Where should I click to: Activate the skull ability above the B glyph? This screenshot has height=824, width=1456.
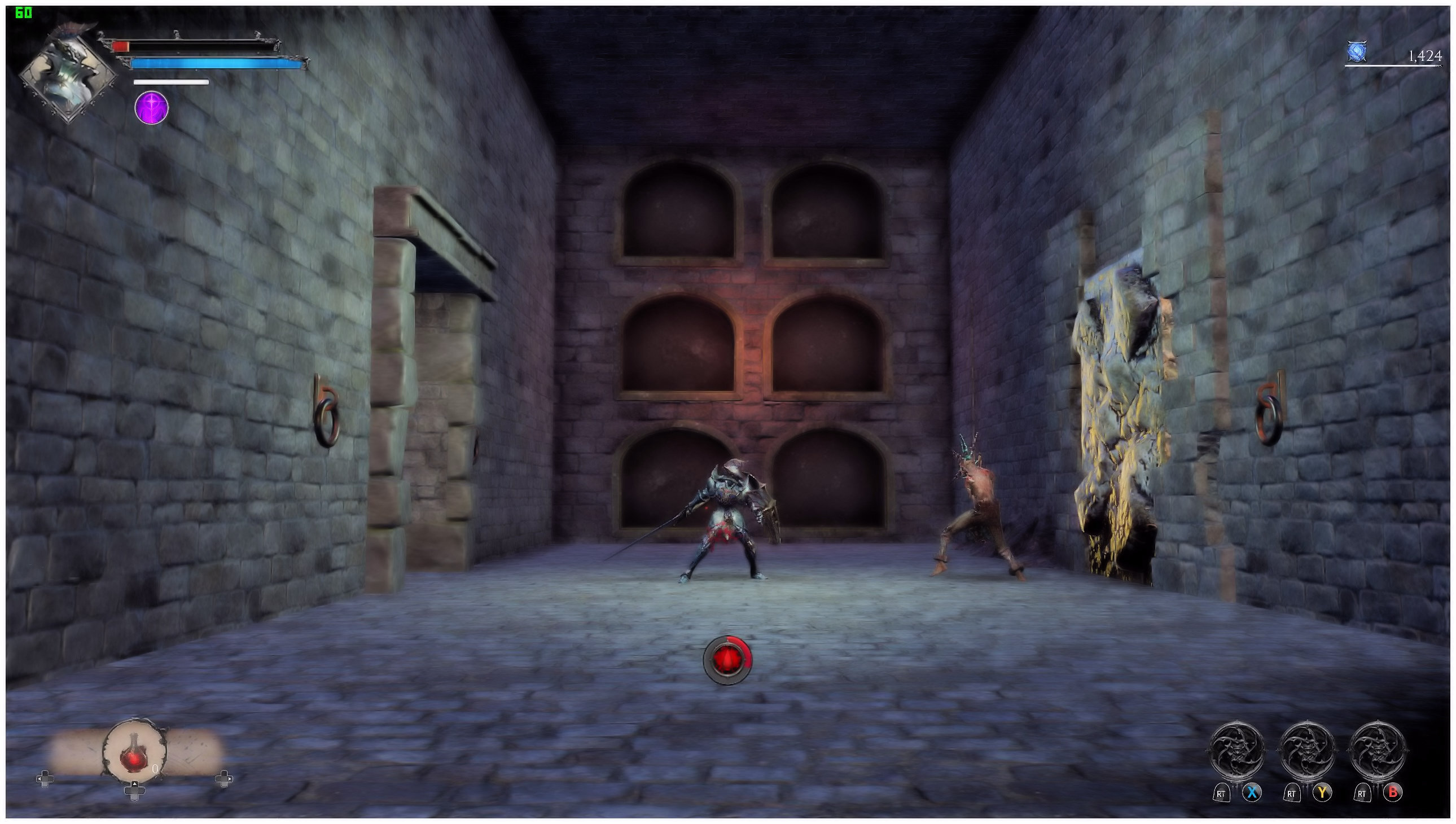(1378, 752)
